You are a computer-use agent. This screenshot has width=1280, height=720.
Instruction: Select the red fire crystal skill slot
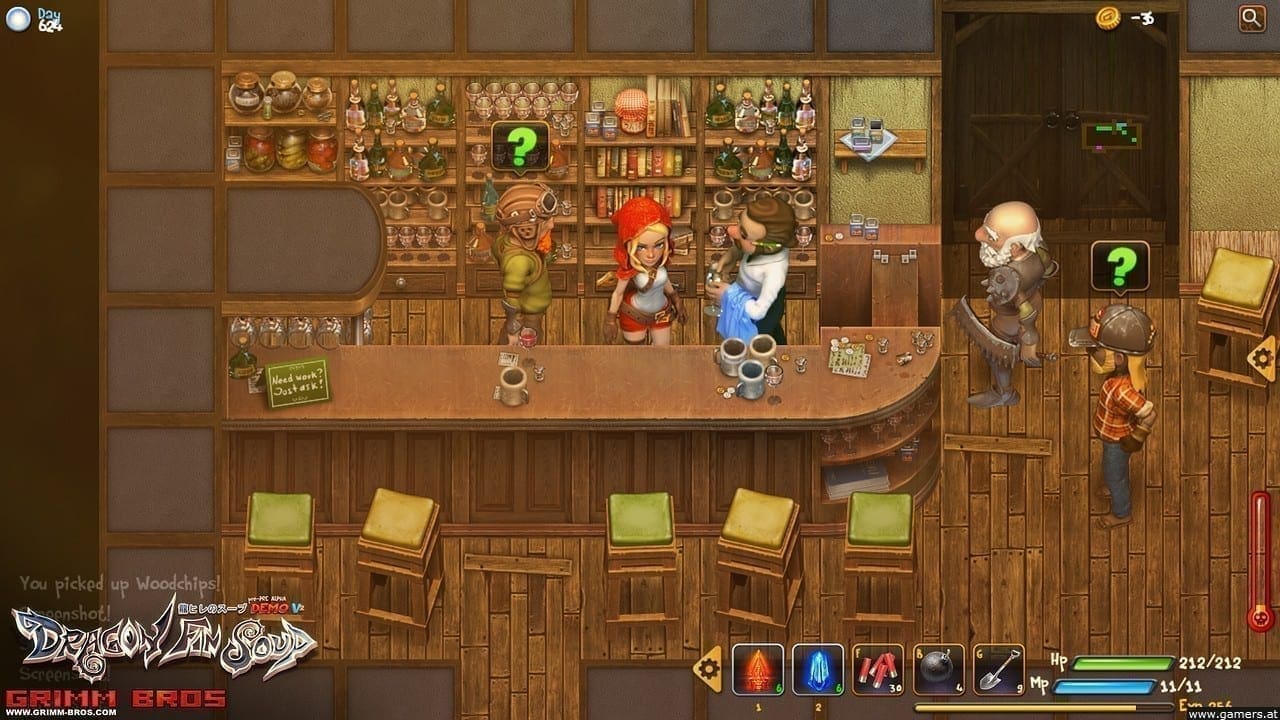758,668
